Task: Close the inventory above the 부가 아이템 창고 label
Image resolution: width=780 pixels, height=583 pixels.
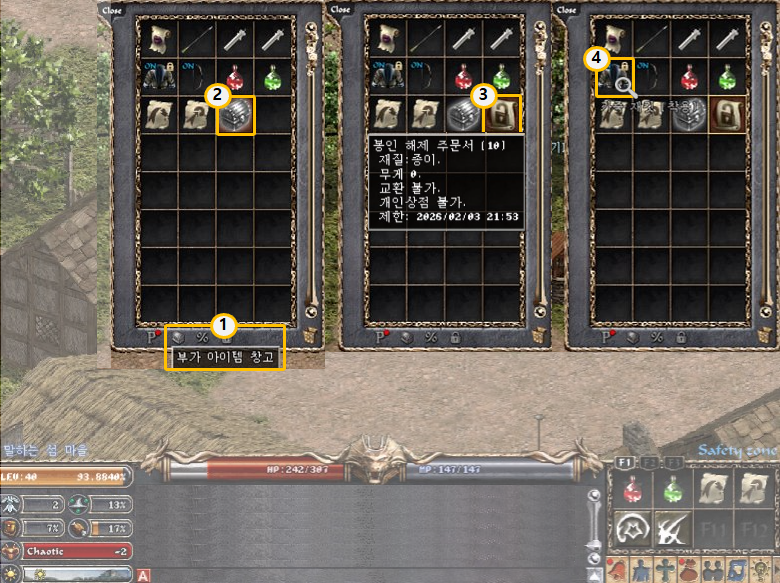Action: (112, 9)
